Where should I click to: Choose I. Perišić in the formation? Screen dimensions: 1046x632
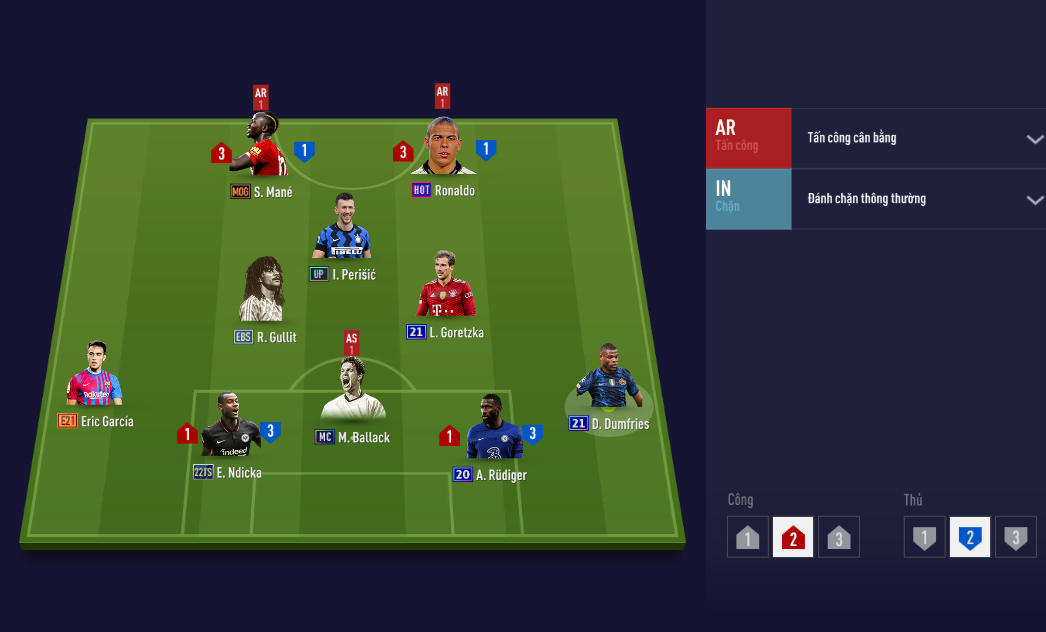[342, 229]
